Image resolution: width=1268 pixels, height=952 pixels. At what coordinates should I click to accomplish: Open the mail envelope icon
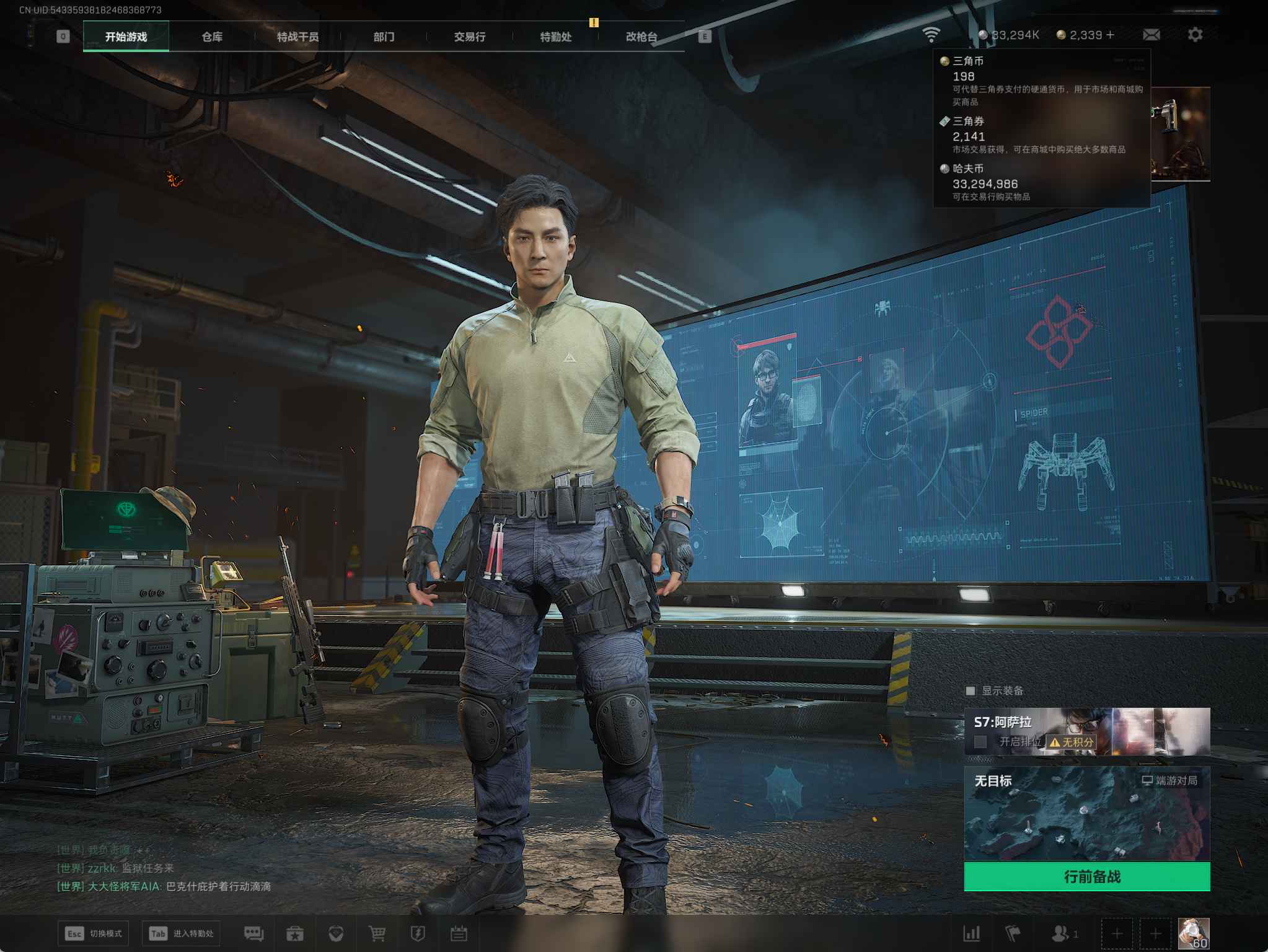click(1151, 35)
